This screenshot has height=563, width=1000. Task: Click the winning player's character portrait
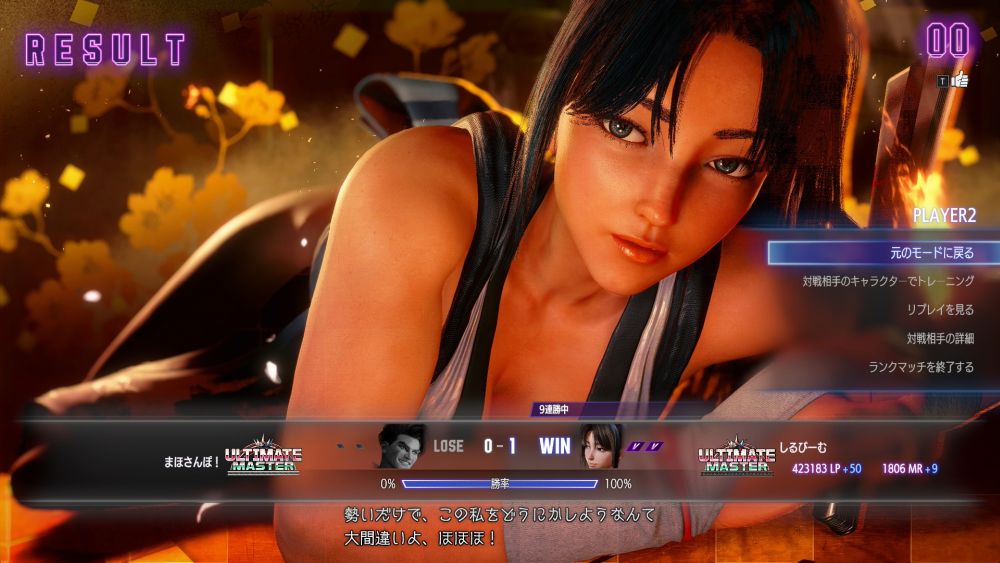pos(600,447)
